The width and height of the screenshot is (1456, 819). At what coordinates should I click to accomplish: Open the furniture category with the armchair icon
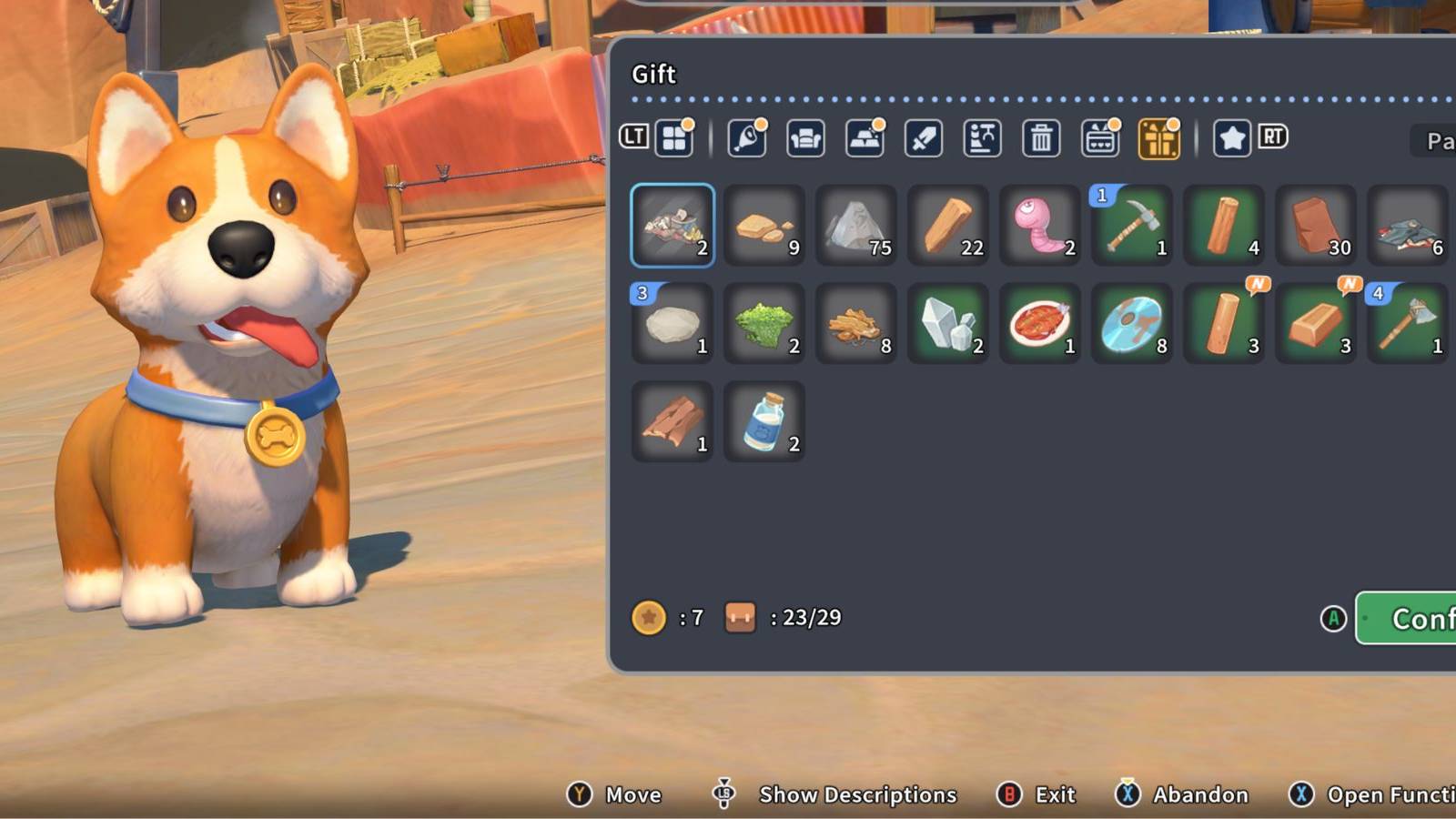pyautogui.click(x=805, y=138)
